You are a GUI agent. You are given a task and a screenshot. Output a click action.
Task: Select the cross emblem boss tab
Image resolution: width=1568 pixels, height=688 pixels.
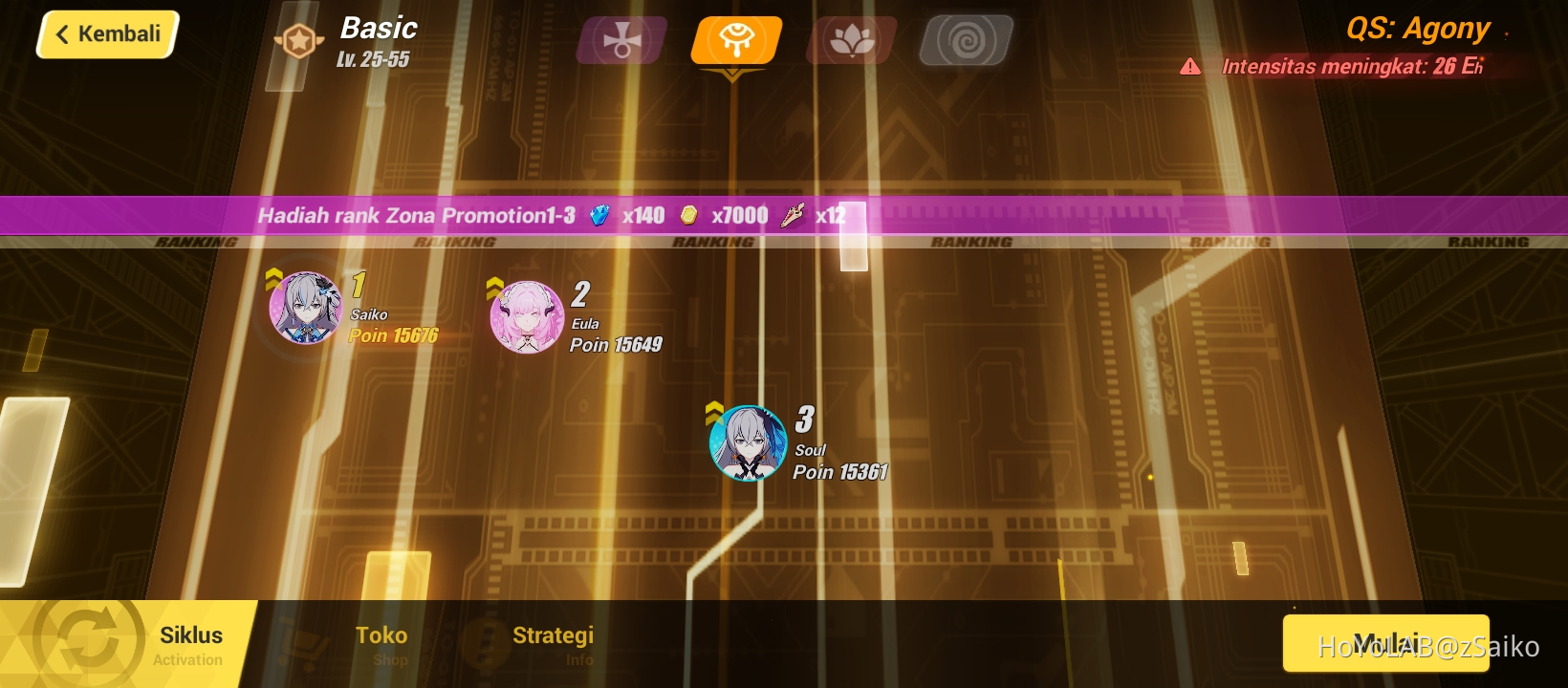click(x=620, y=38)
